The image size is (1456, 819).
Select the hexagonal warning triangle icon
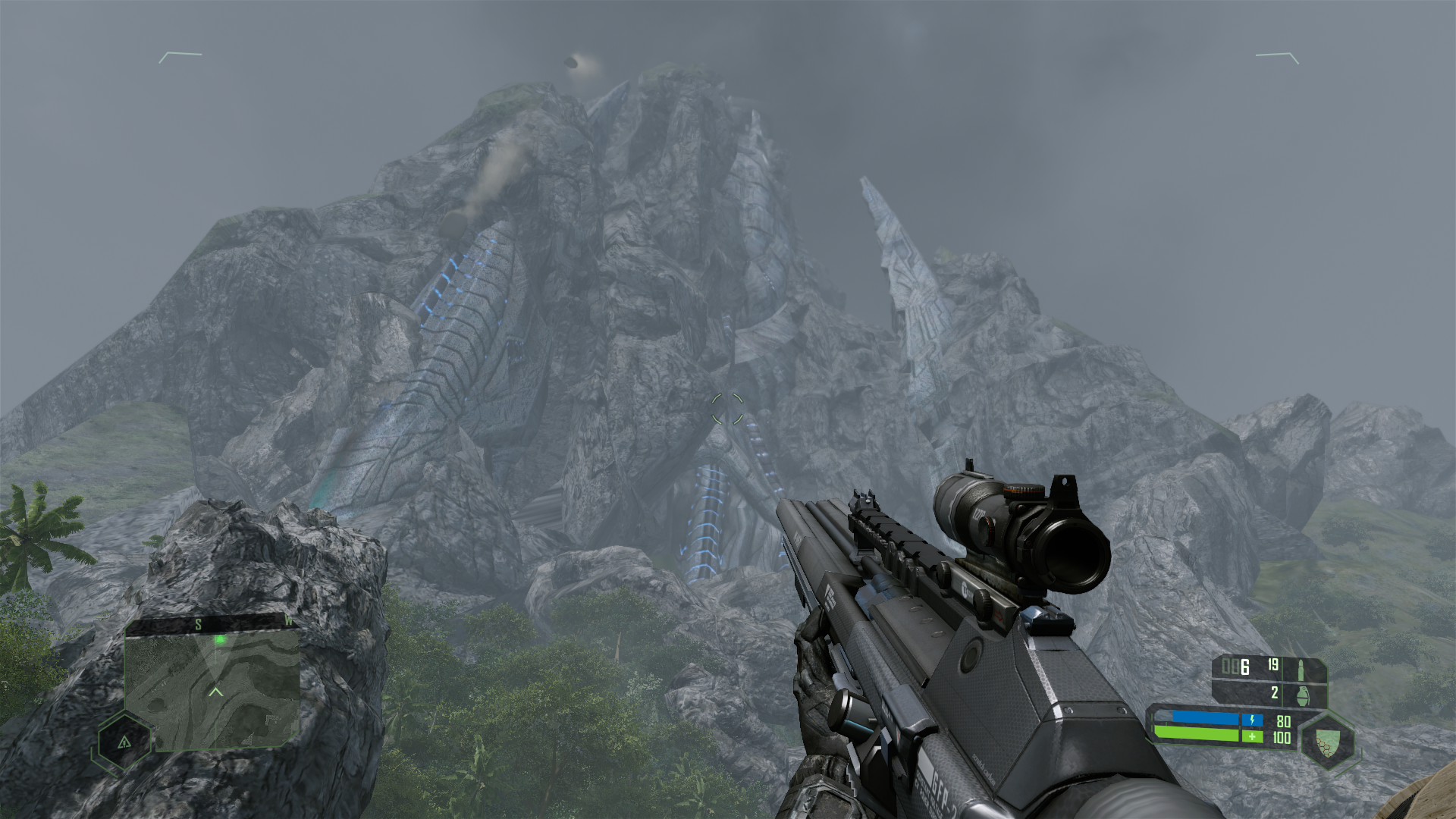(124, 742)
